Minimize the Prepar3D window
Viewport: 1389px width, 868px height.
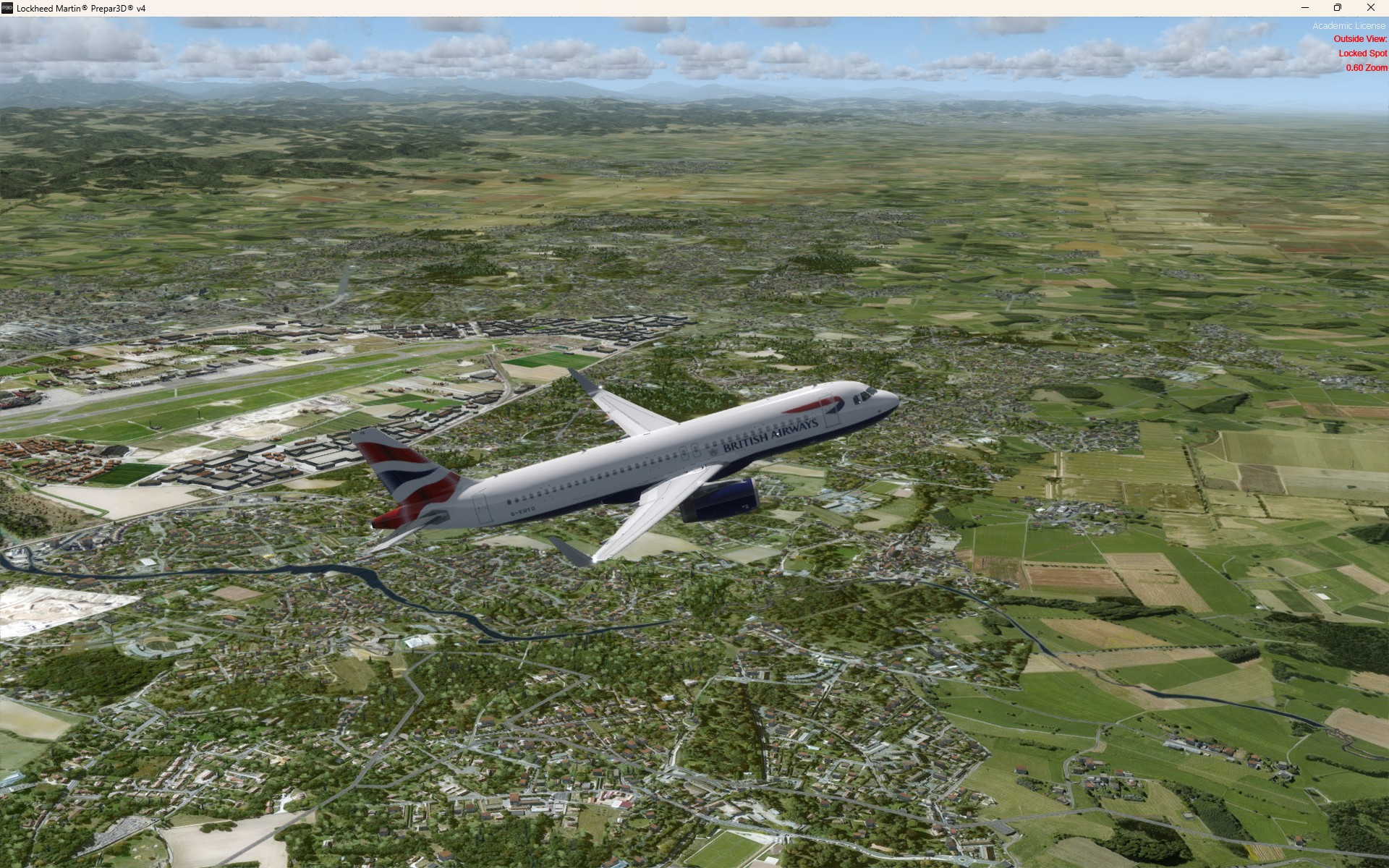tap(1305, 8)
